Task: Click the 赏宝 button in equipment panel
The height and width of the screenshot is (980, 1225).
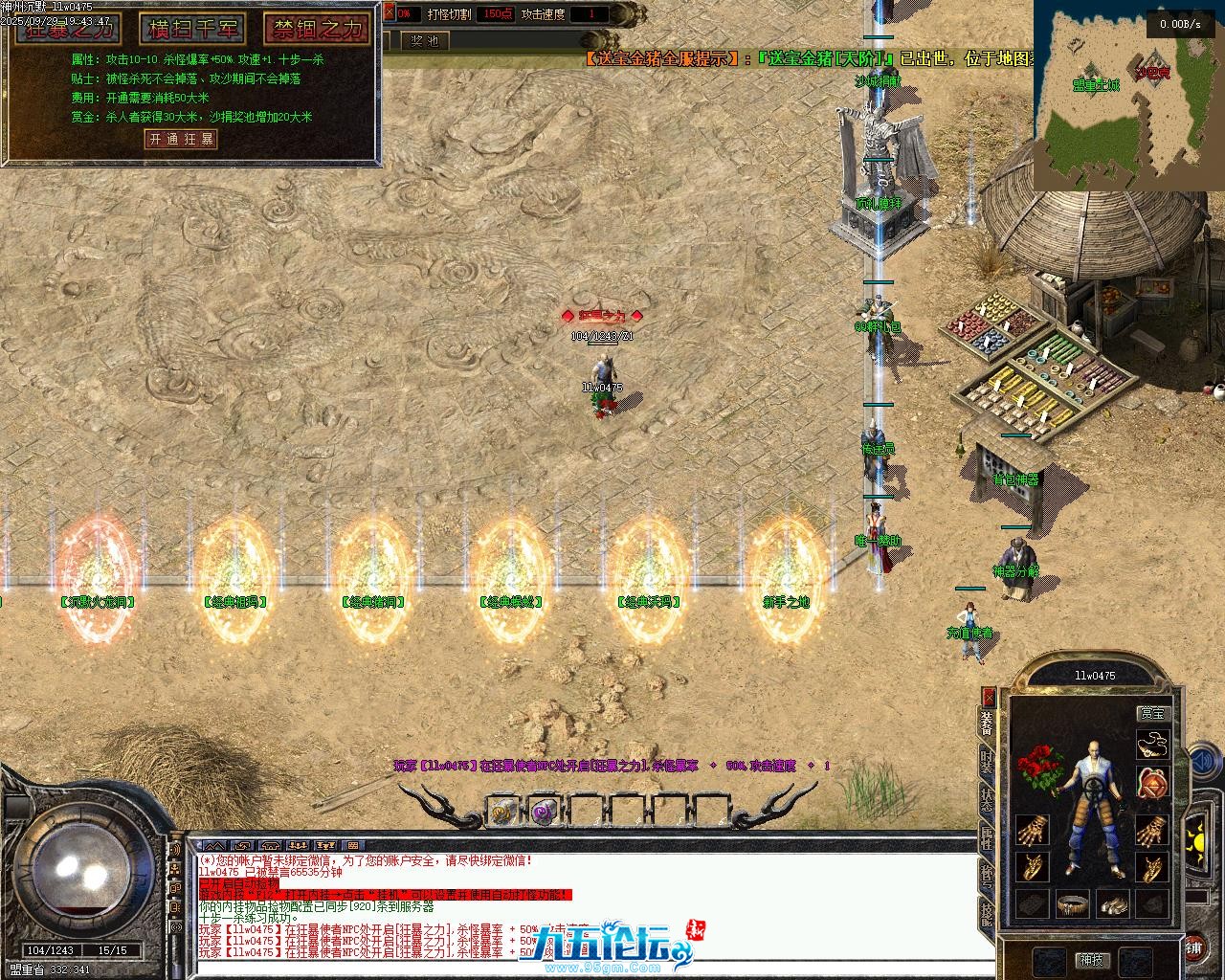Action: (1153, 713)
